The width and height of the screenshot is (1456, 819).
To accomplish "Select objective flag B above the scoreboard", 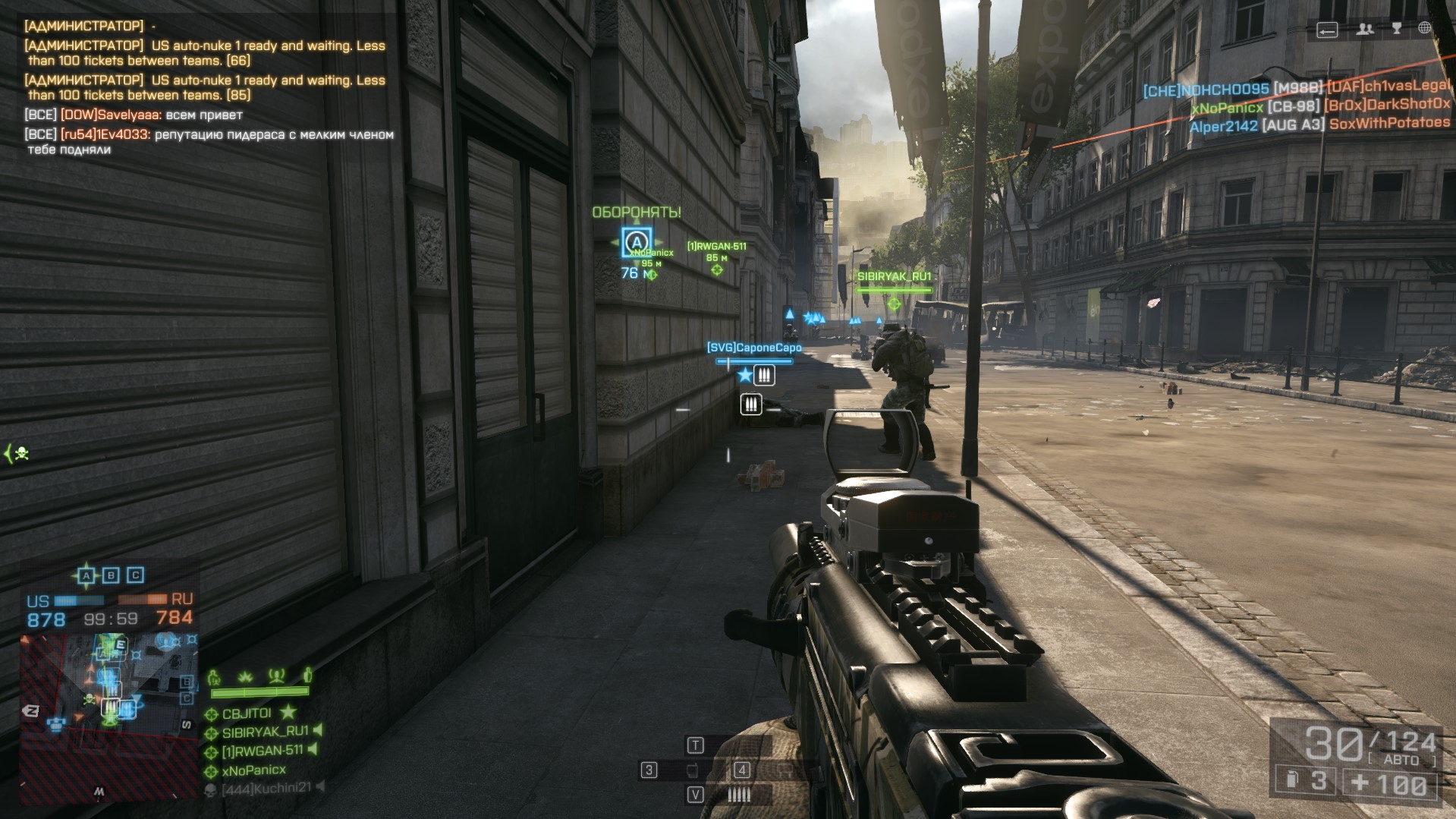I will point(111,575).
